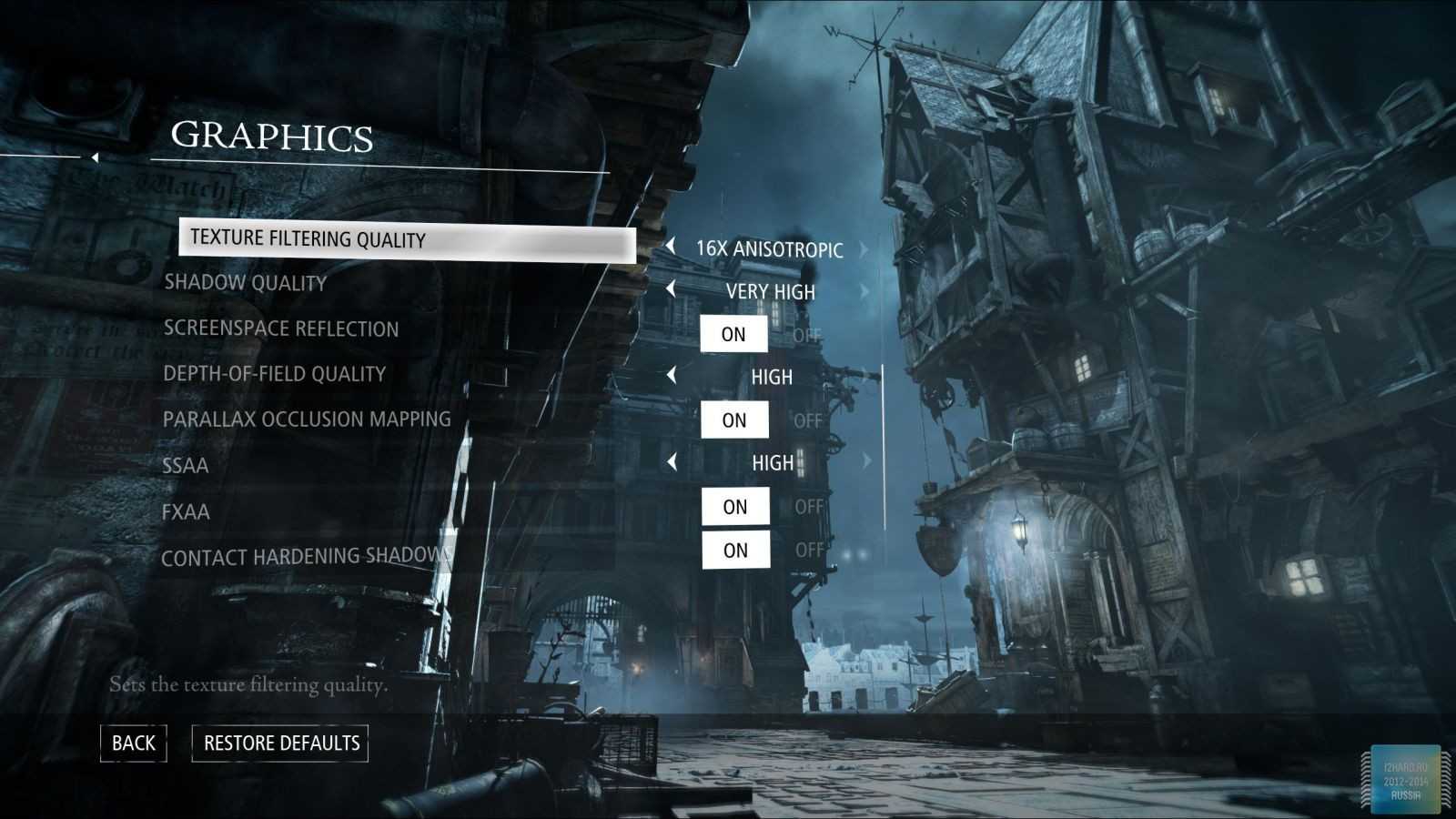This screenshot has height=819, width=1456.
Task: Go back with the BACK button
Action: click(133, 743)
